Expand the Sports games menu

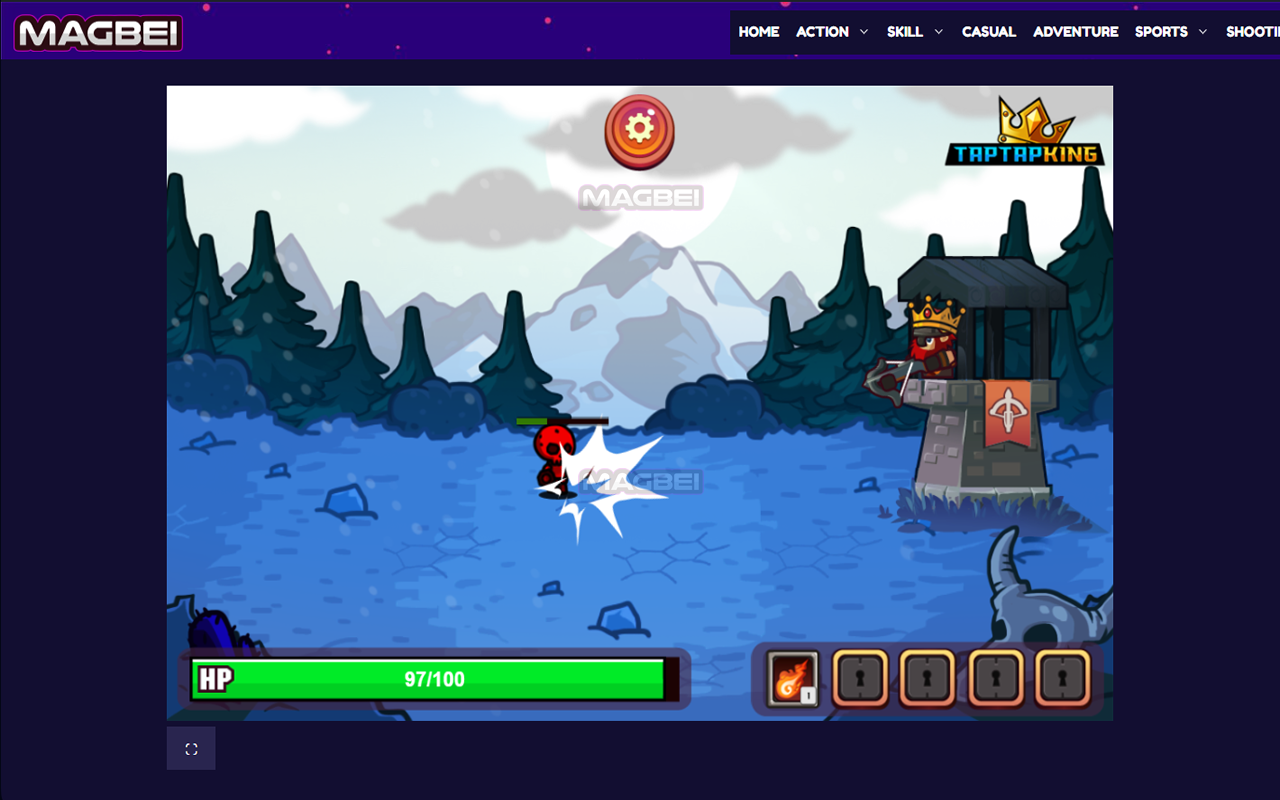pyautogui.click(x=1170, y=32)
